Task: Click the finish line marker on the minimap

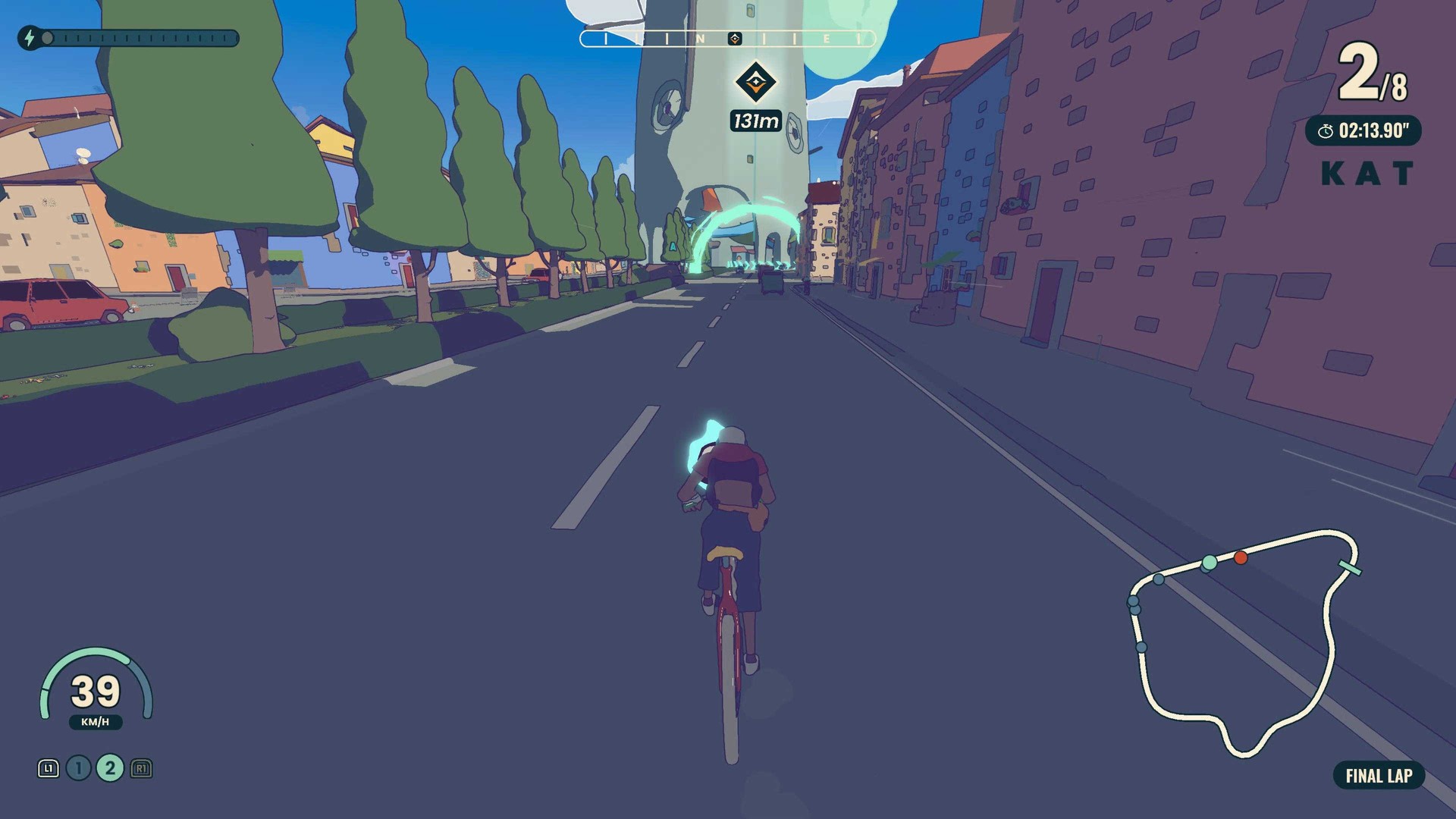Action: tap(1349, 567)
